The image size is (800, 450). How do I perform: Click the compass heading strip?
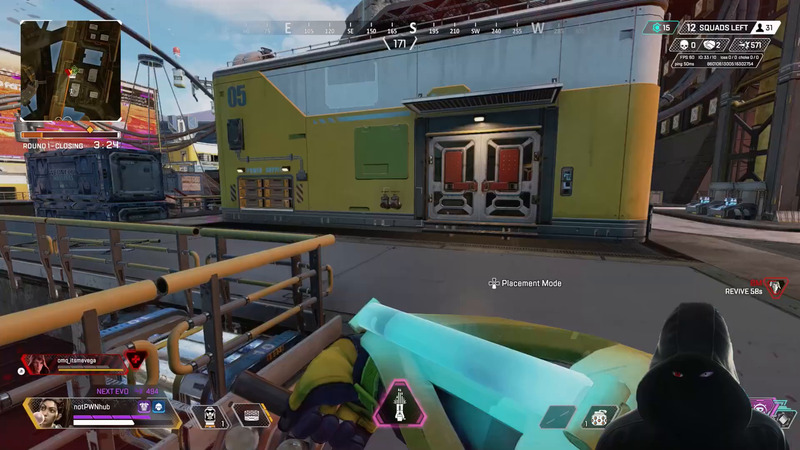click(x=400, y=29)
